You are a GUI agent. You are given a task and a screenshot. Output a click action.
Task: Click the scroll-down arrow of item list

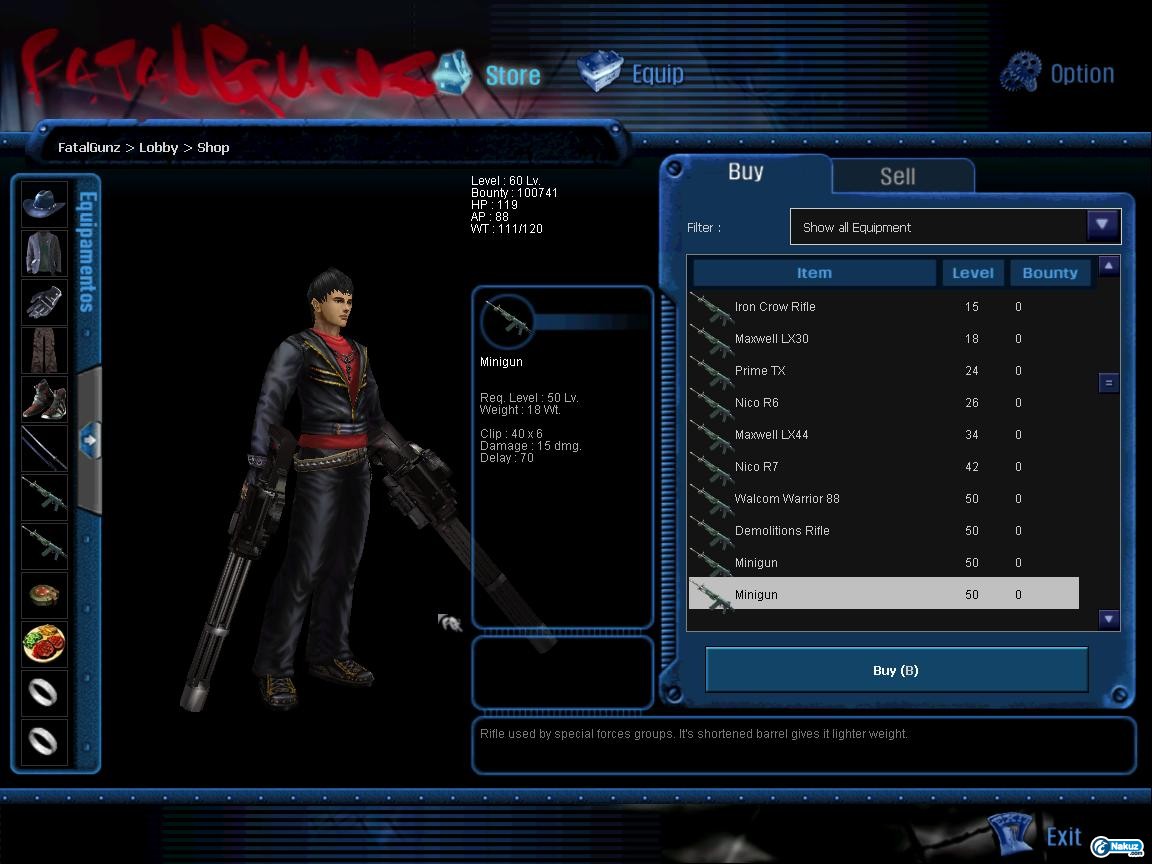1108,619
